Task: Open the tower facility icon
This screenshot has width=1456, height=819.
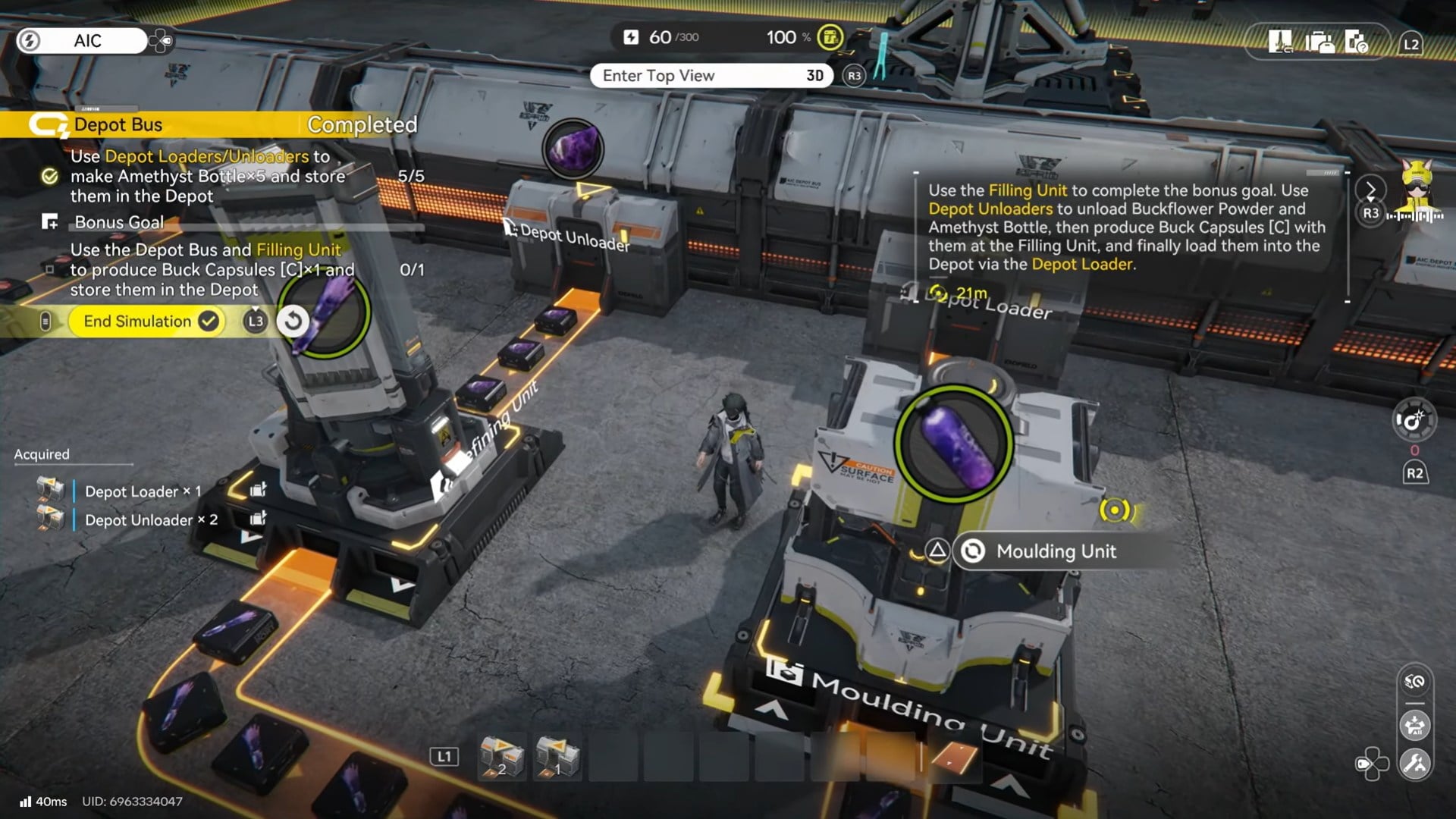Action: point(1280,42)
